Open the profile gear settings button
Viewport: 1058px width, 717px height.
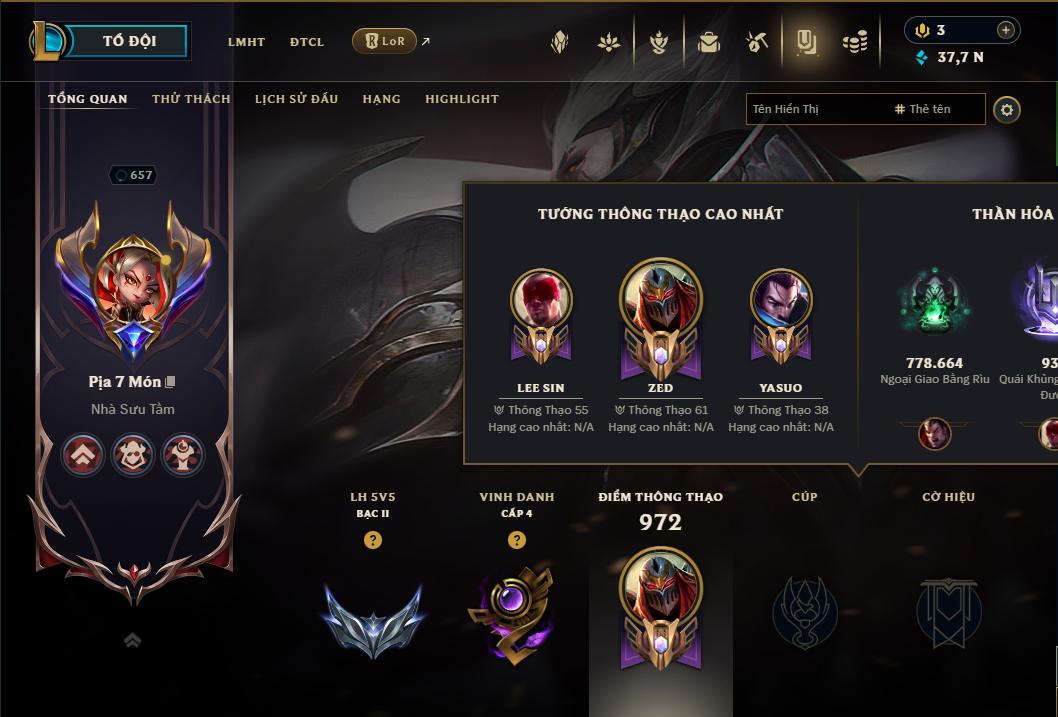point(1007,109)
